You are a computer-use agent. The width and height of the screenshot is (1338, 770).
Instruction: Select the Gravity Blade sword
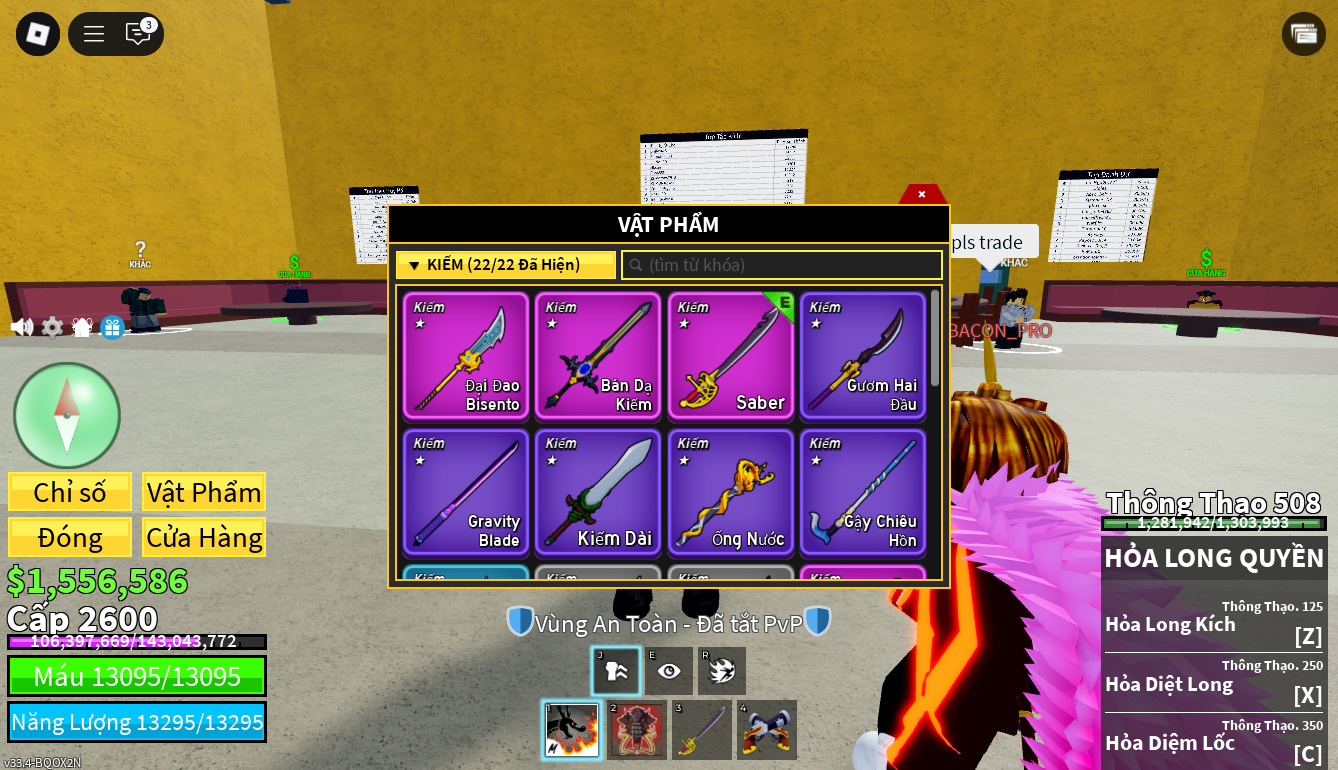click(x=466, y=492)
